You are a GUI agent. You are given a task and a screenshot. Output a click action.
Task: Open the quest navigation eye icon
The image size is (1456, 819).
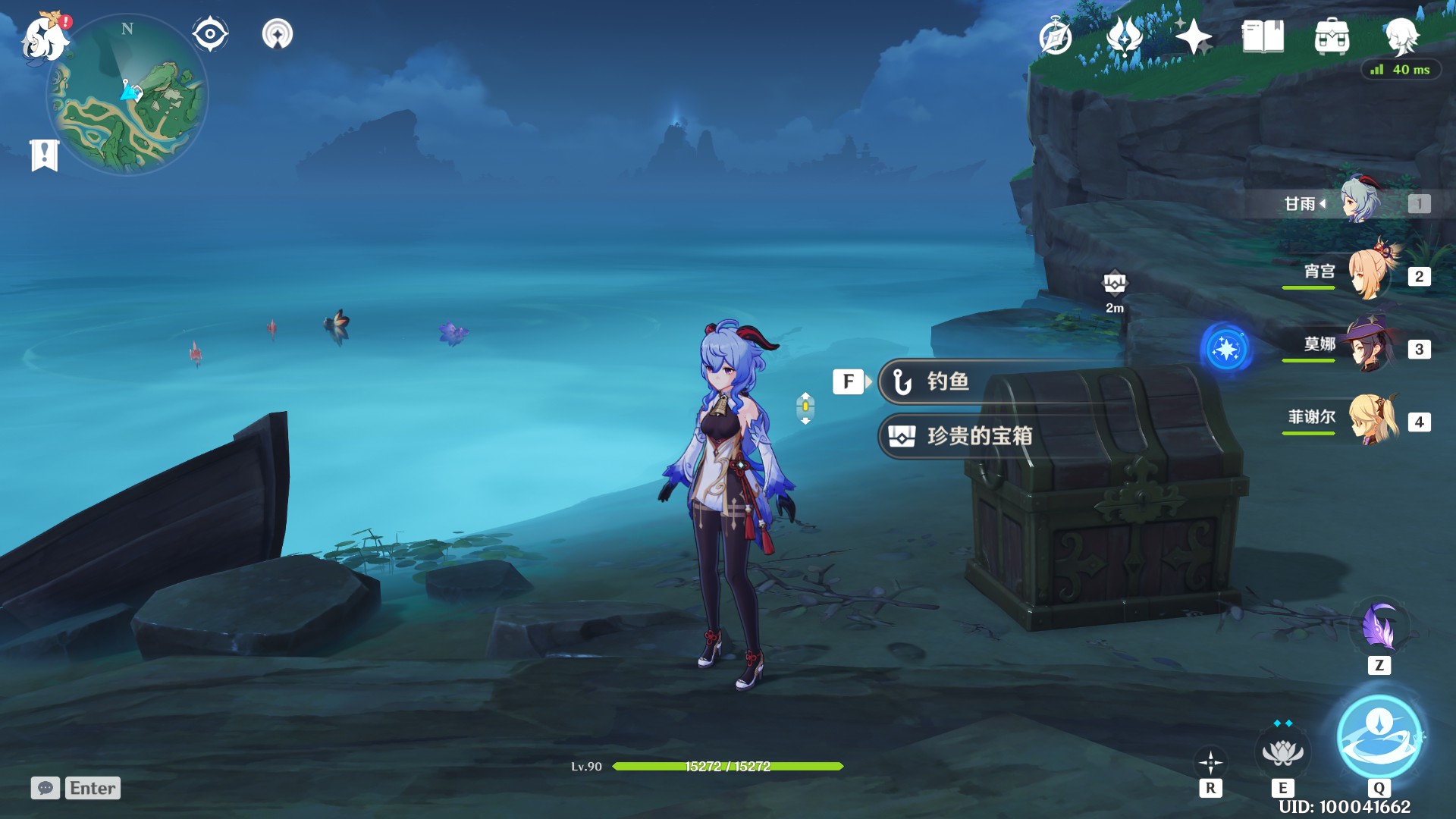pyautogui.click(x=210, y=34)
